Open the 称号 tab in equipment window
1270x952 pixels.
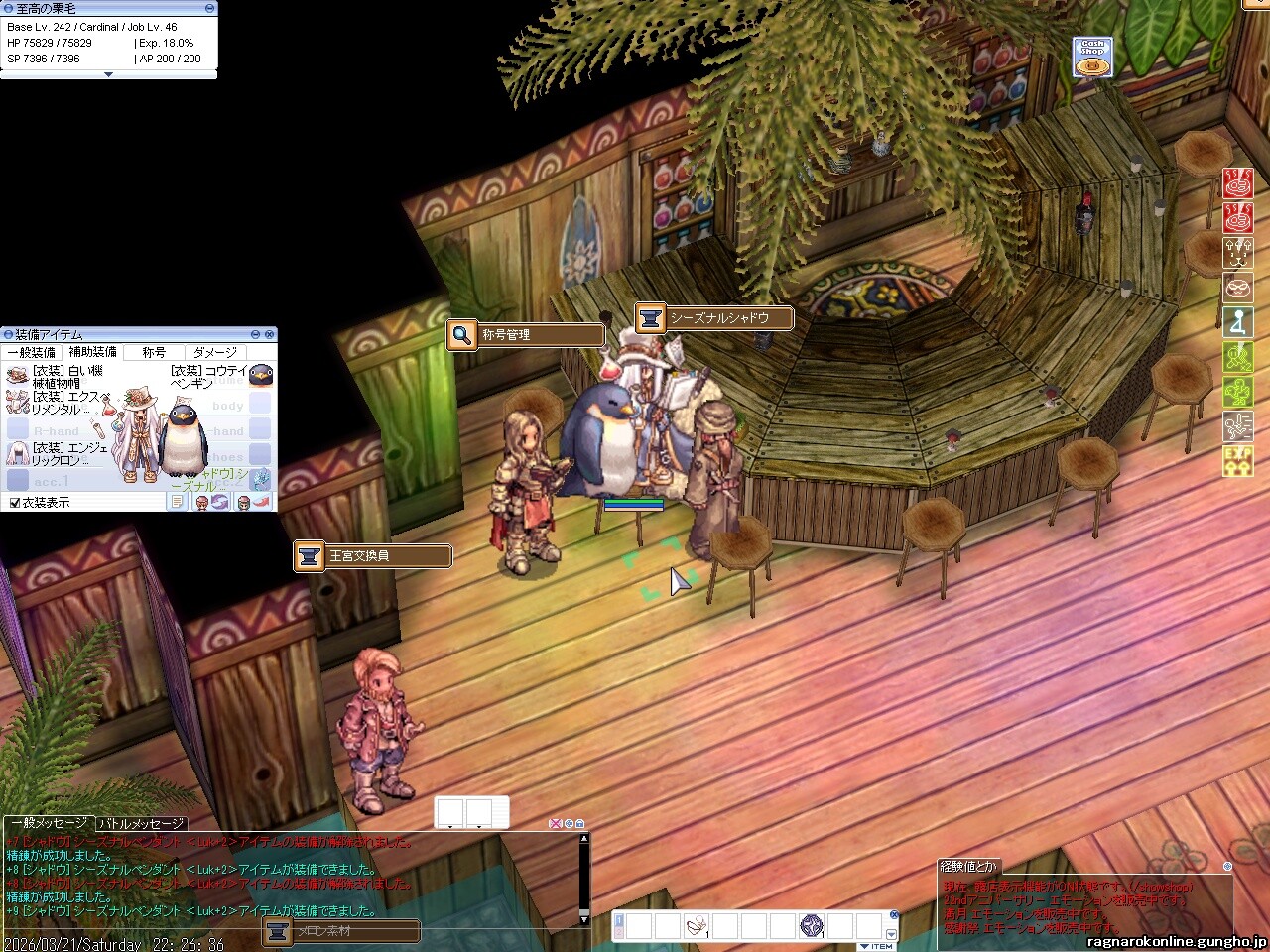tap(154, 352)
